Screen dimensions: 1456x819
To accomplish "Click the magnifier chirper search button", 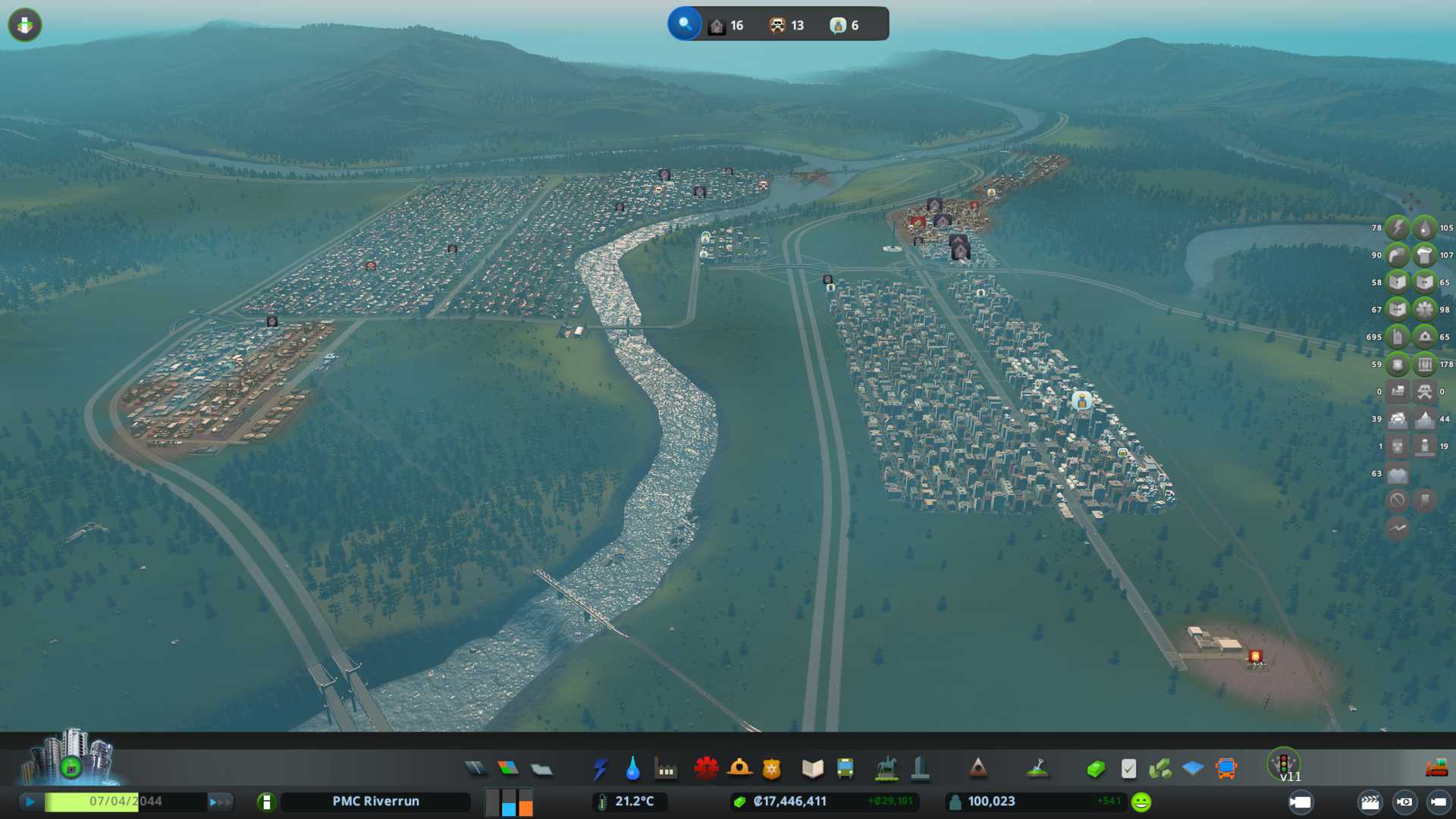I will point(685,24).
